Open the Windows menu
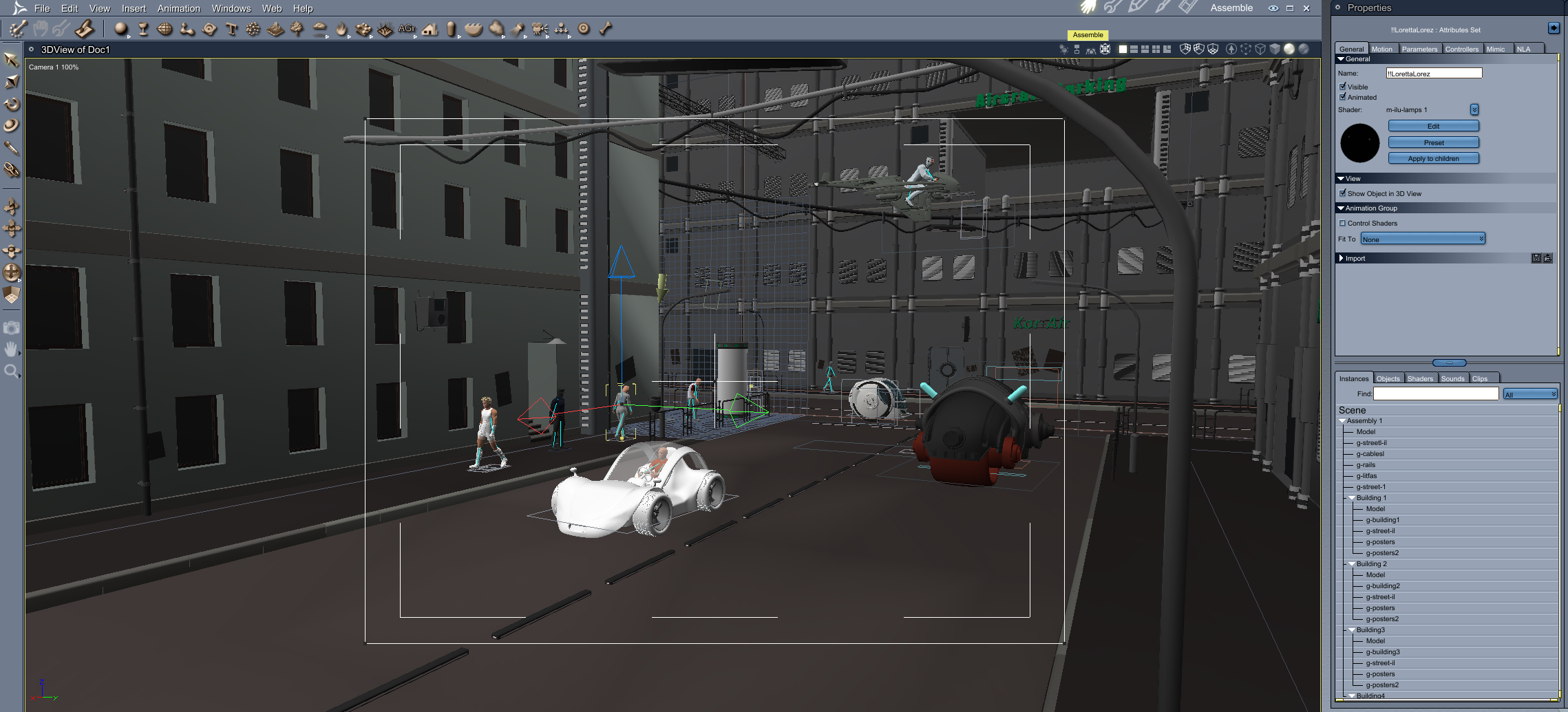The width and height of the screenshot is (1568, 712). point(231,8)
